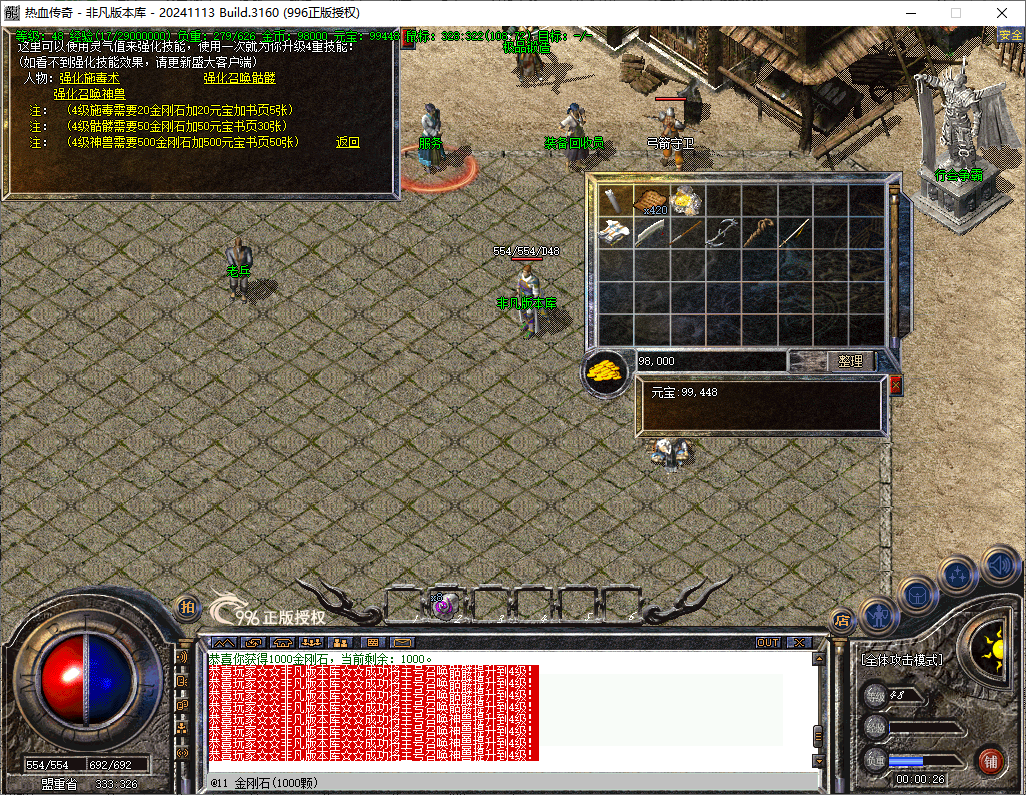Click the OUT button above the chat
This screenshot has height=795, width=1026.
point(767,642)
